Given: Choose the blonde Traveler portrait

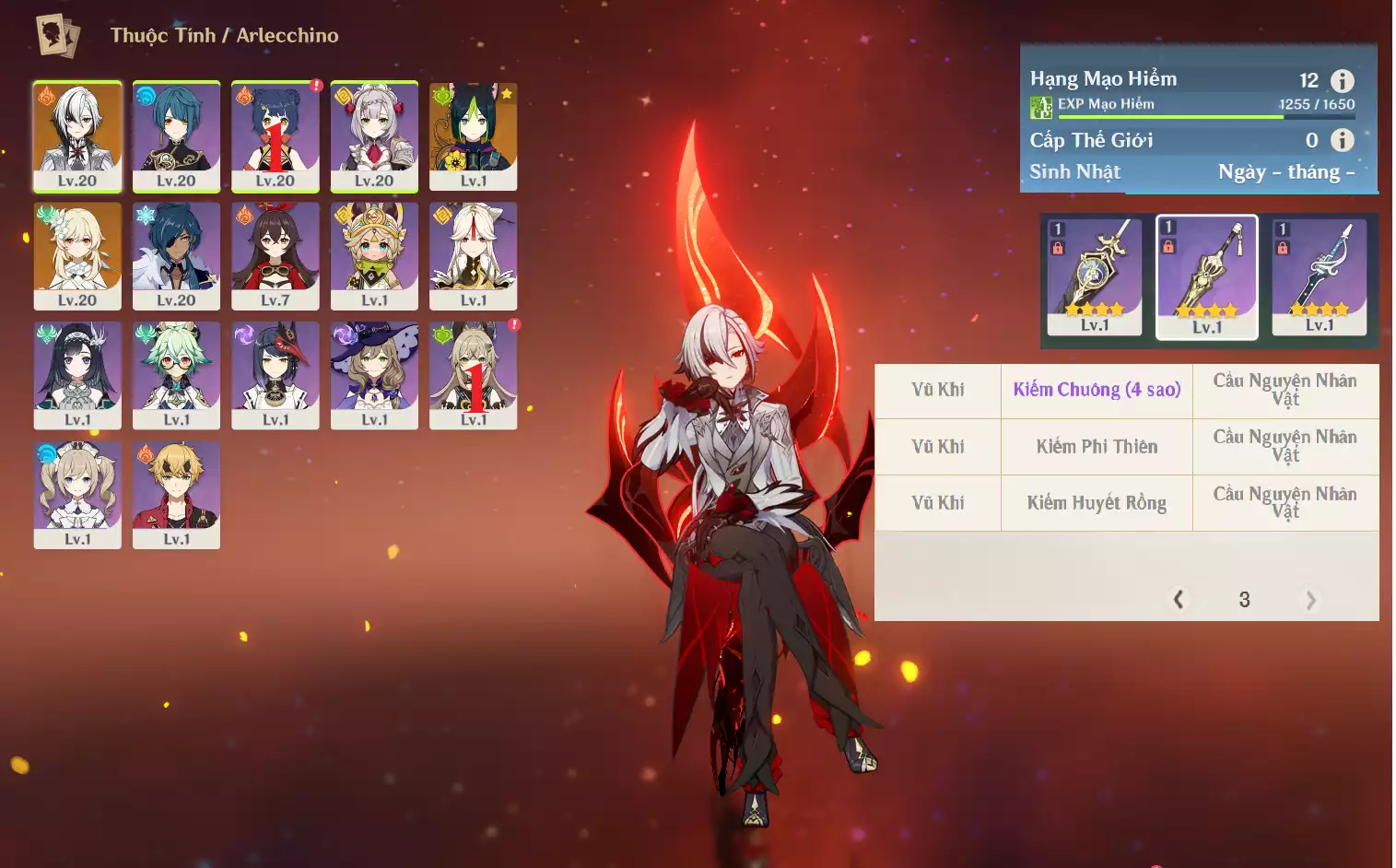Looking at the screenshot, I should 77,255.
